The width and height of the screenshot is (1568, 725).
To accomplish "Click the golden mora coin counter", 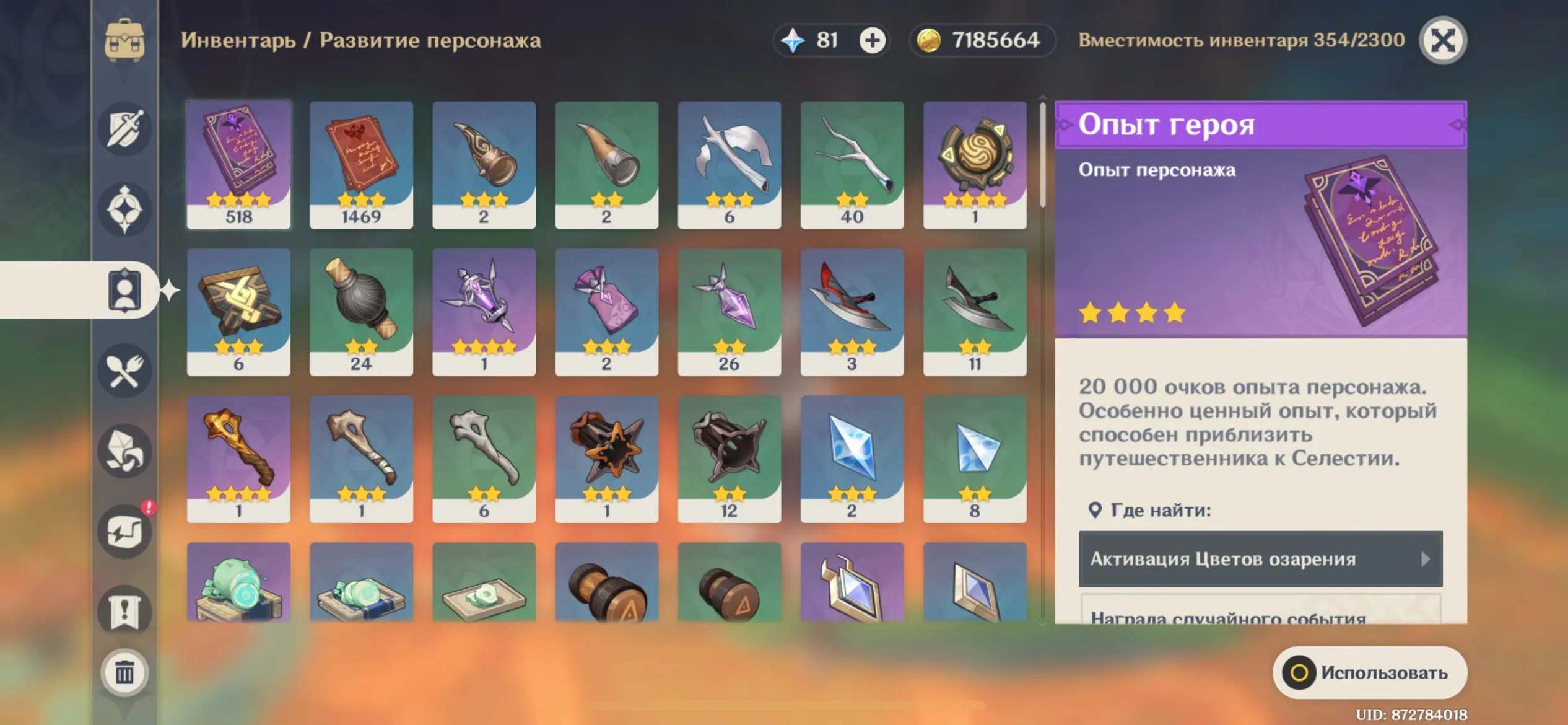I will point(980,40).
